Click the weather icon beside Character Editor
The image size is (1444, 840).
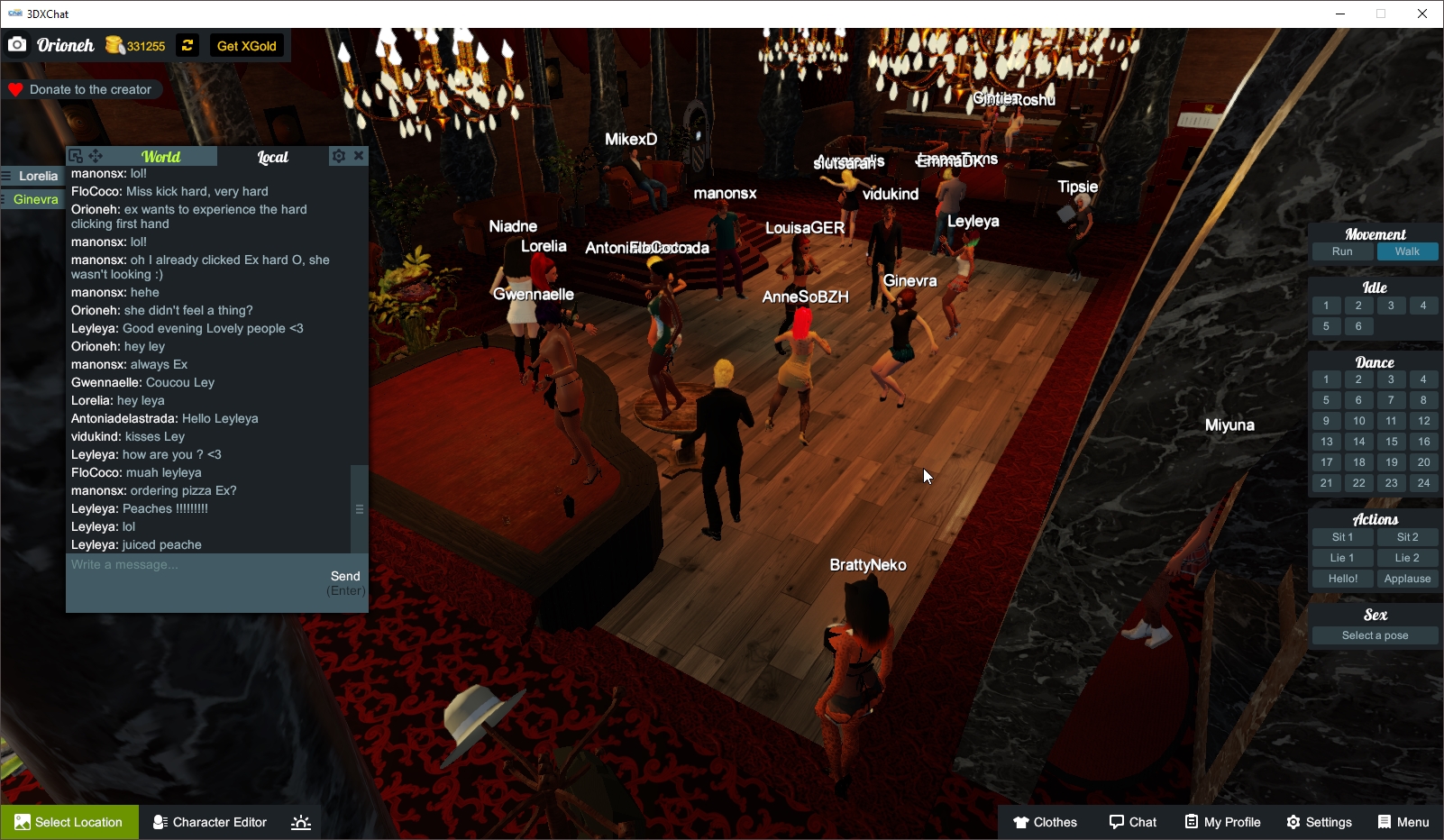[x=300, y=822]
